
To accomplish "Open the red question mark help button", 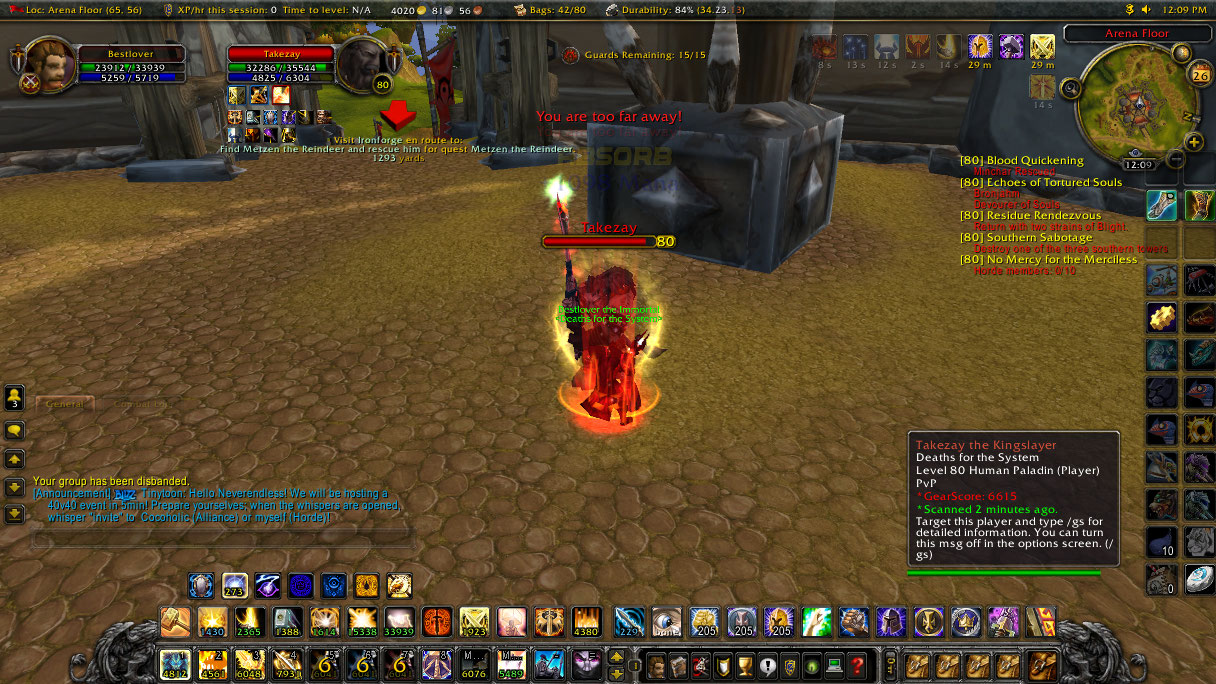I will click(x=857, y=665).
